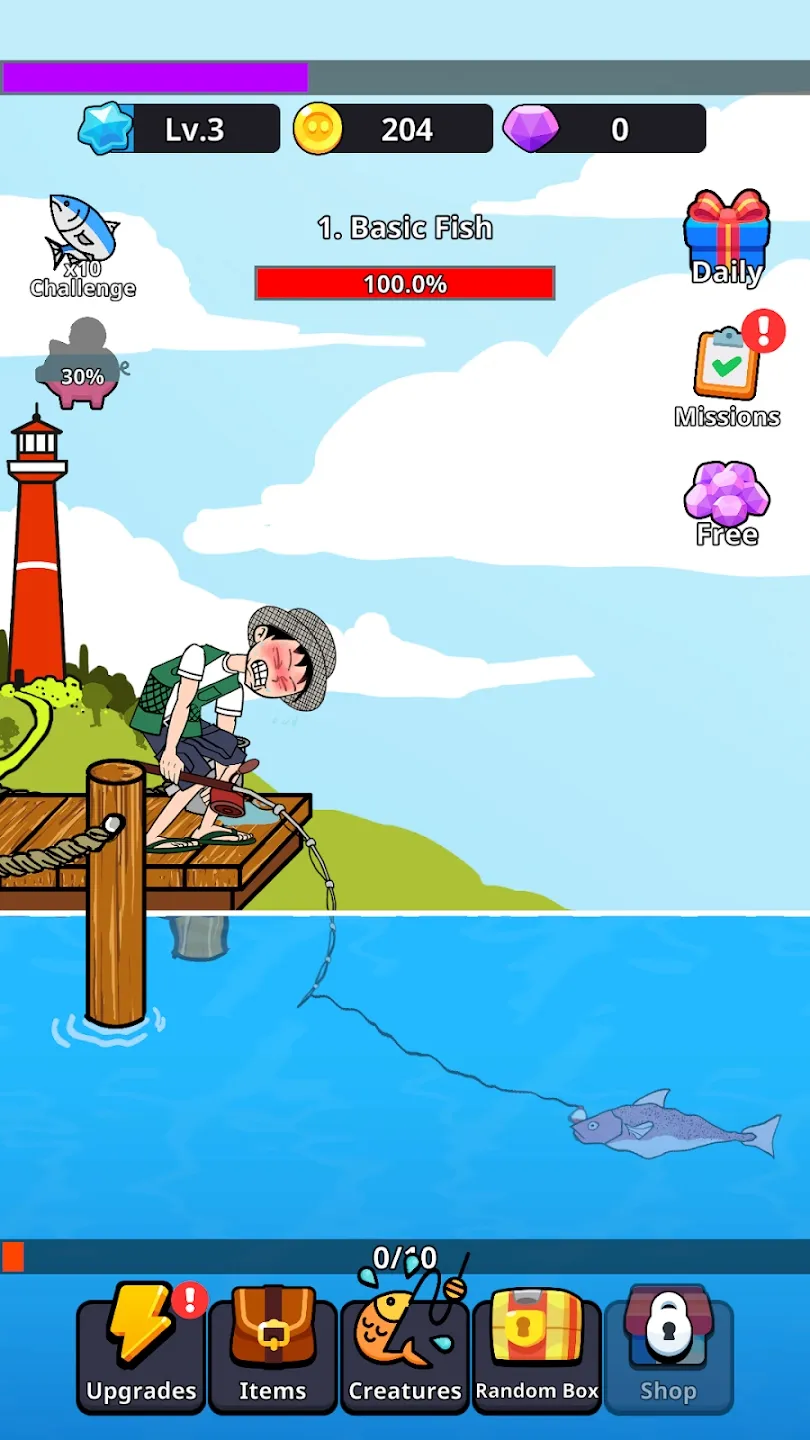This screenshot has width=810, height=1440.
Task: Start the x10 fish Challenge
Action: (83, 246)
